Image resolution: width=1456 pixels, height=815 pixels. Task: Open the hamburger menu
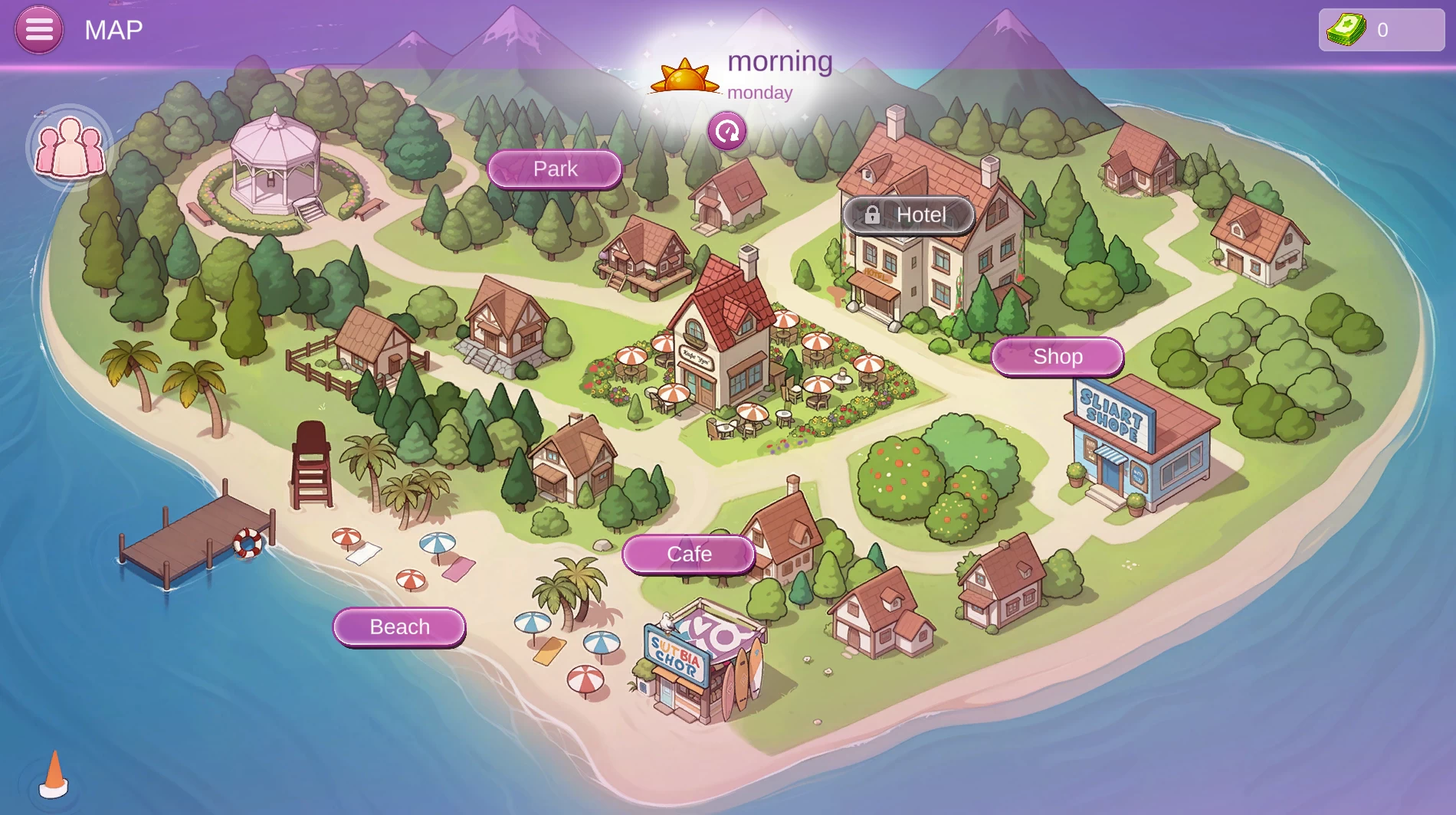point(39,30)
